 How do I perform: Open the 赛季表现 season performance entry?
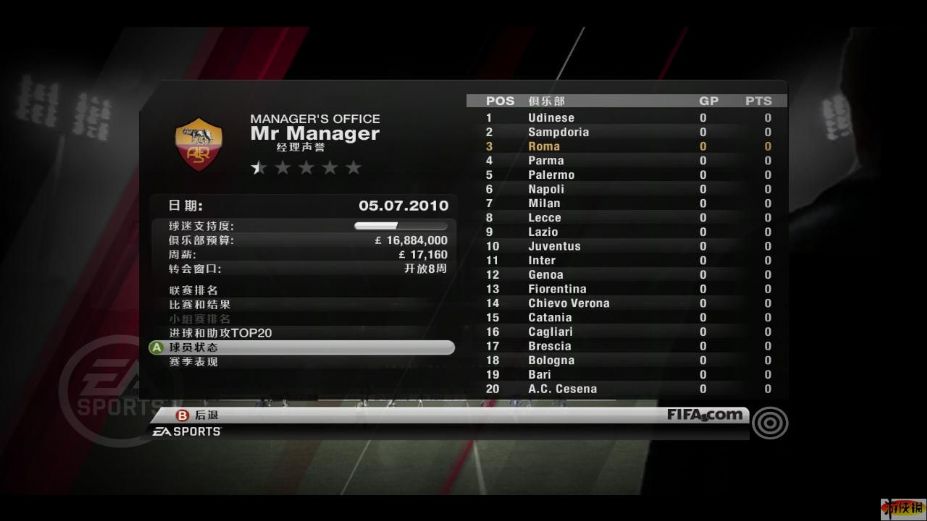pyautogui.click(x=194, y=361)
